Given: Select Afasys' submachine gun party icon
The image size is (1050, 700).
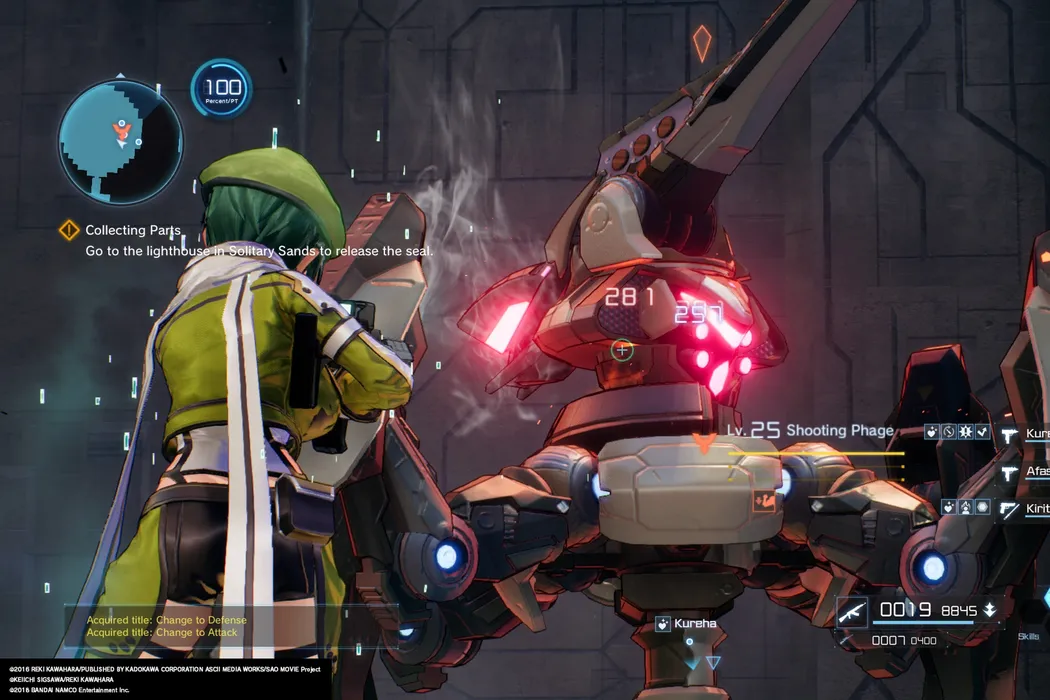Looking at the screenshot, I should point(1008,471).
